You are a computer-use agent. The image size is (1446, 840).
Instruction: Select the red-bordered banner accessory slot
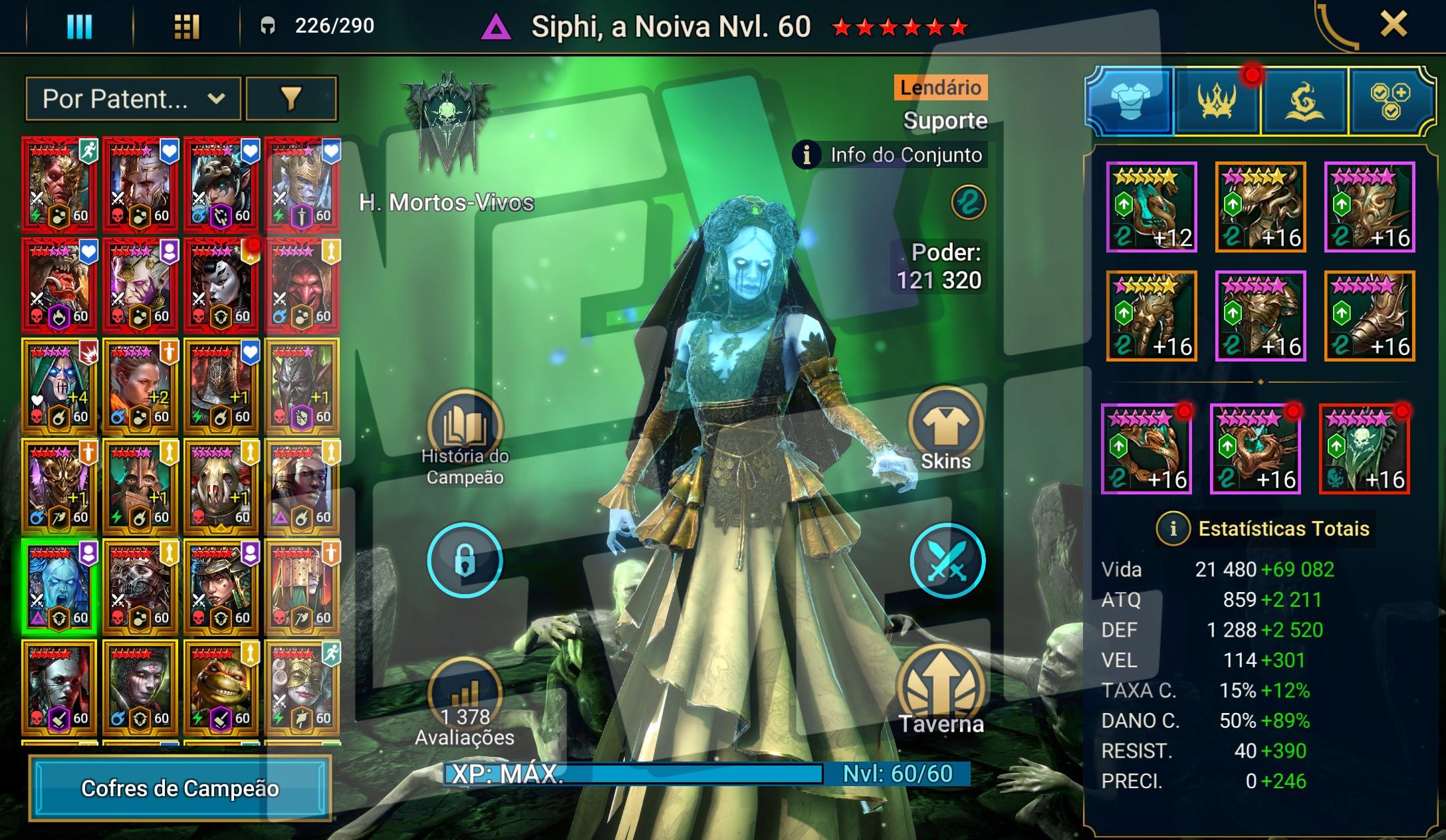tap(1364, 450)
